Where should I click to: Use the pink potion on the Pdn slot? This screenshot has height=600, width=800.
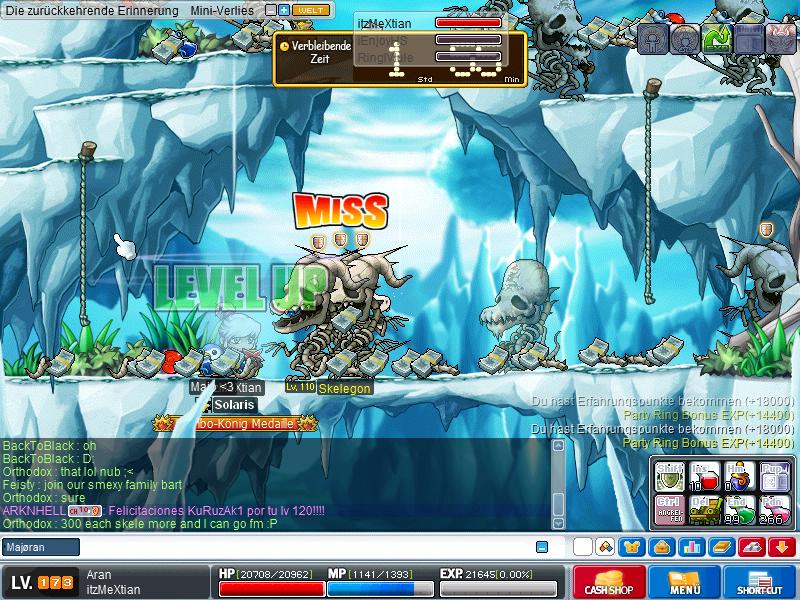click(x=773, y=510)
